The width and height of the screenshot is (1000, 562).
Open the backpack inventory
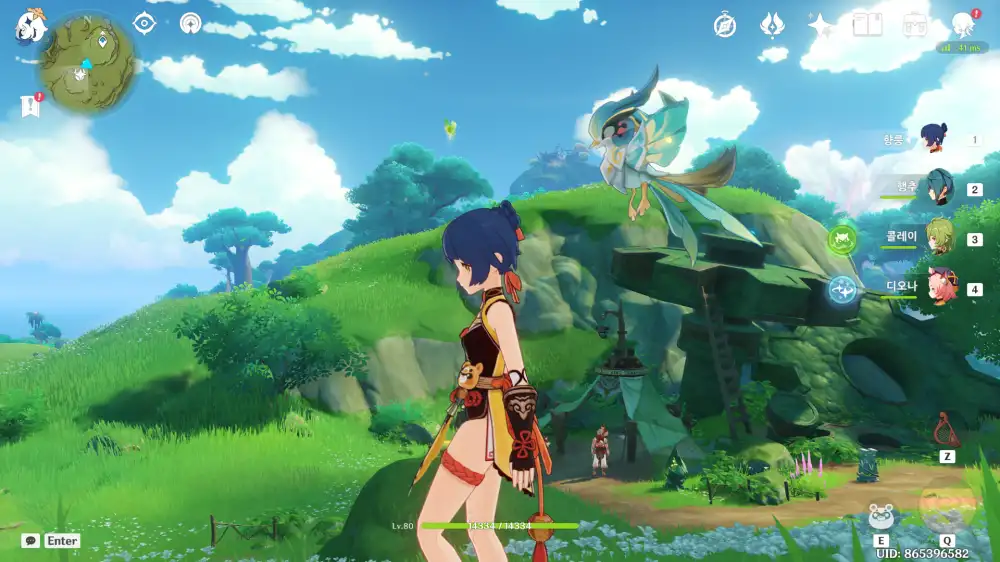point(914,25)
